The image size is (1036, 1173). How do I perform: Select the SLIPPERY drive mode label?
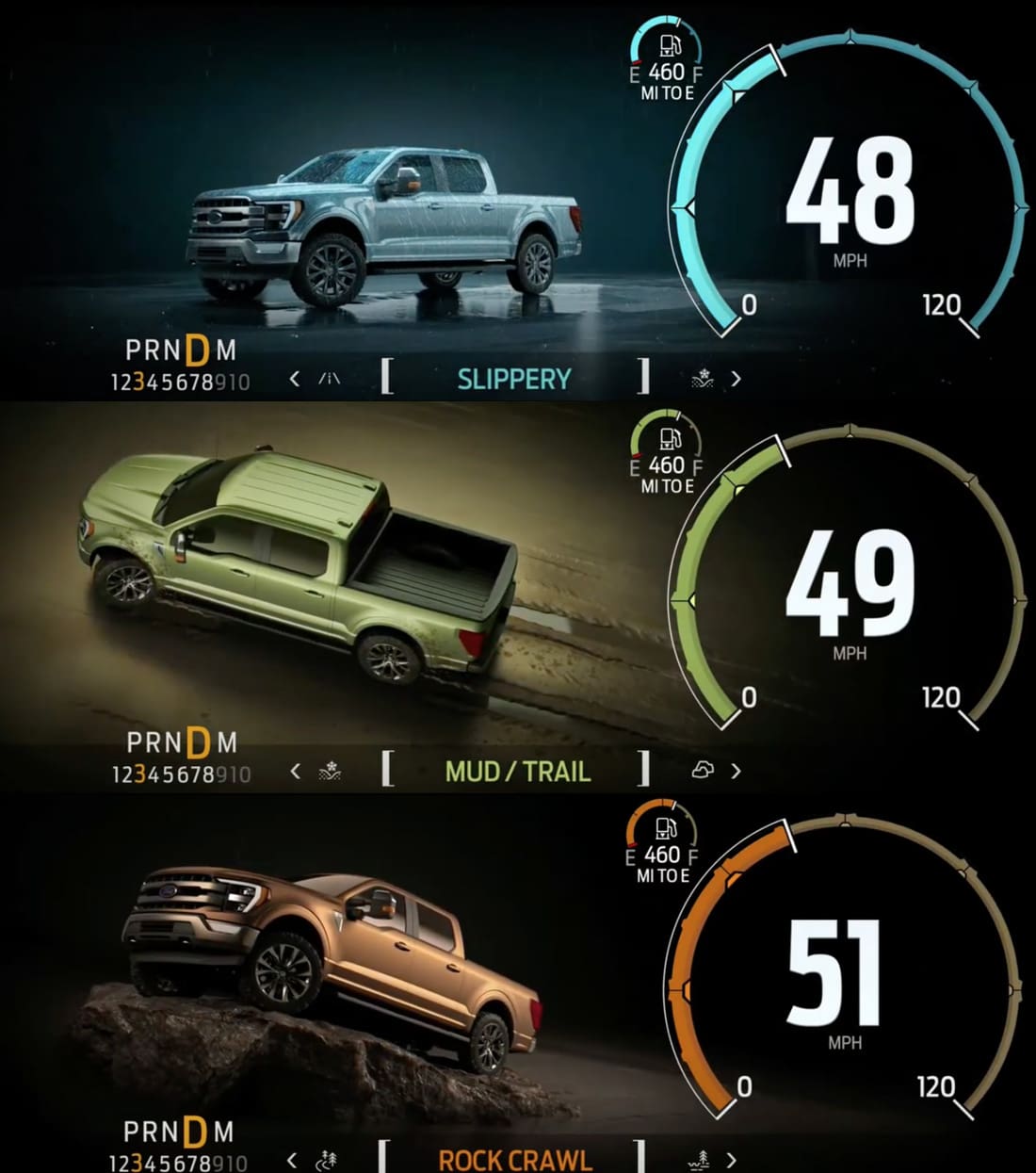pos(514,379)
